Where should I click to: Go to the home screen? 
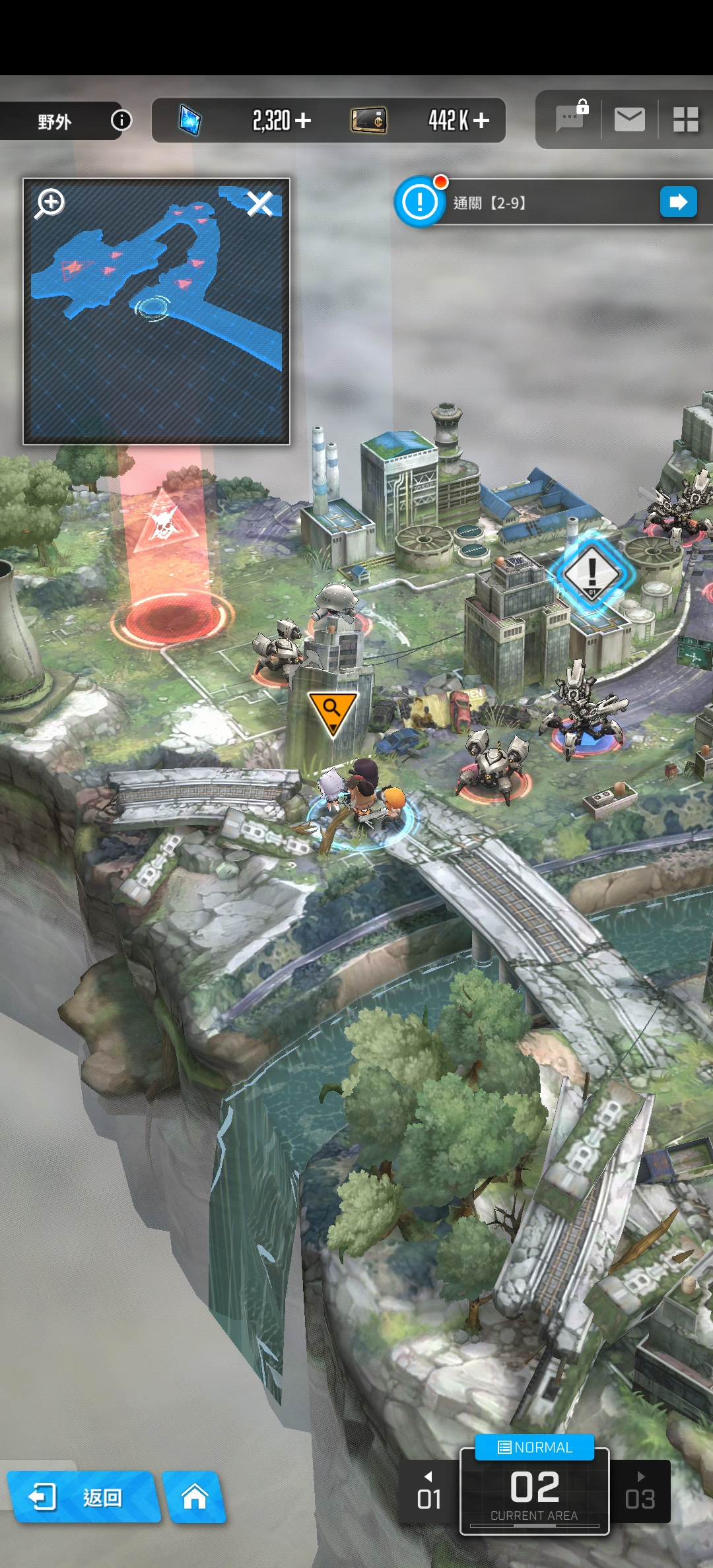[195, 1497]
